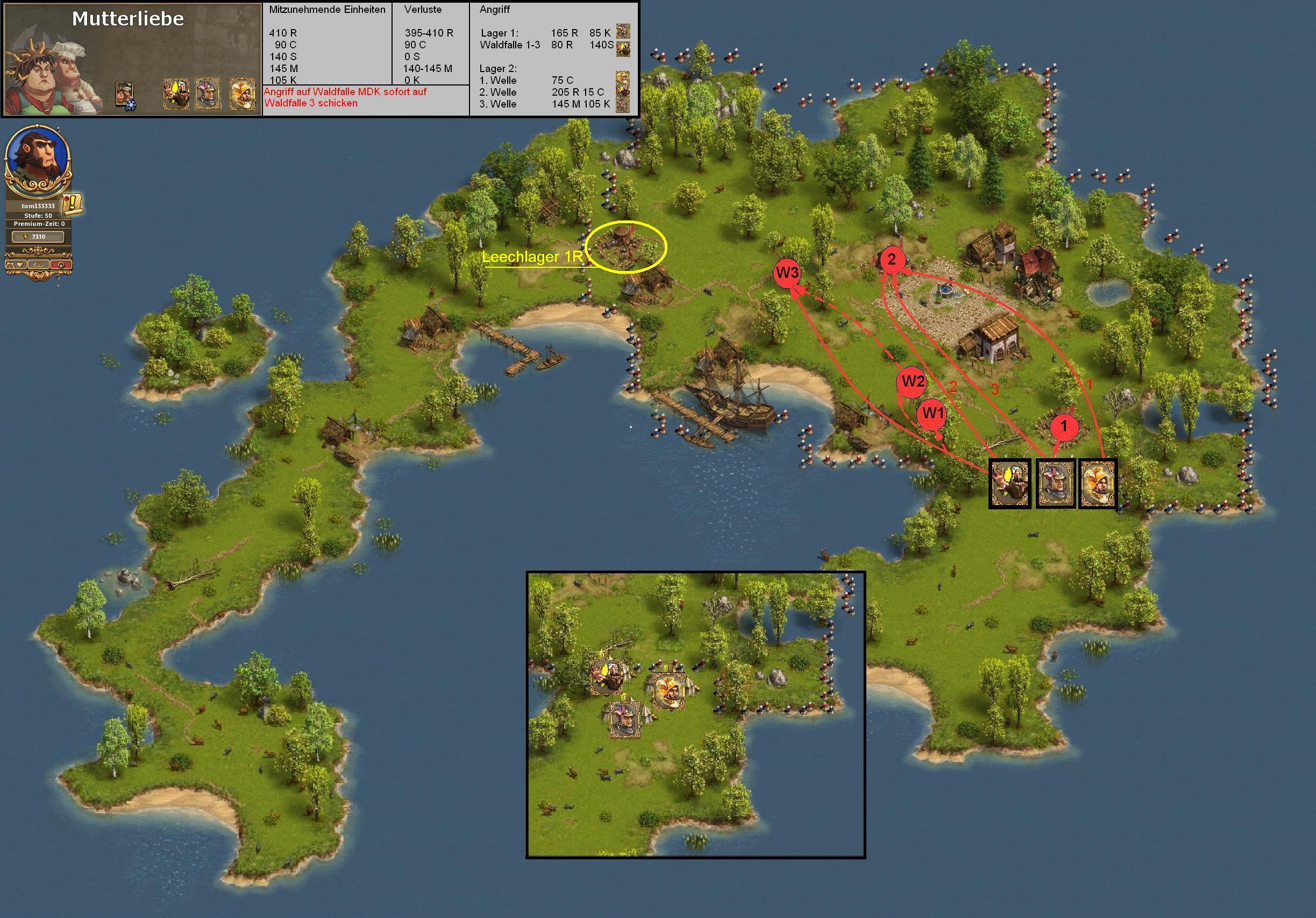Open the quest scroll with yellow exclamation mark
This screenshot has height=918, width=1316.
tap(73, 203)
